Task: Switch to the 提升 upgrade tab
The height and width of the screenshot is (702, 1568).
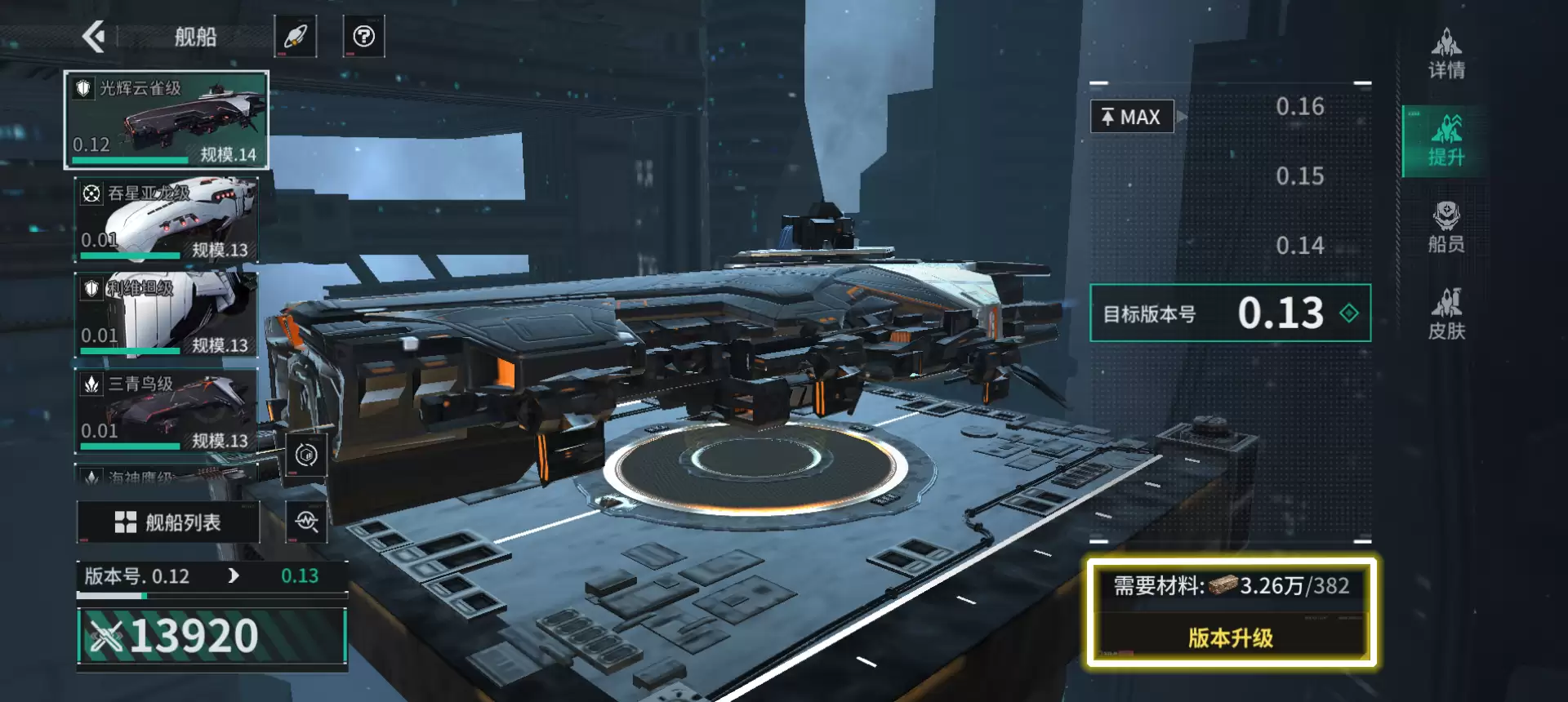Action: point(1446,141)
